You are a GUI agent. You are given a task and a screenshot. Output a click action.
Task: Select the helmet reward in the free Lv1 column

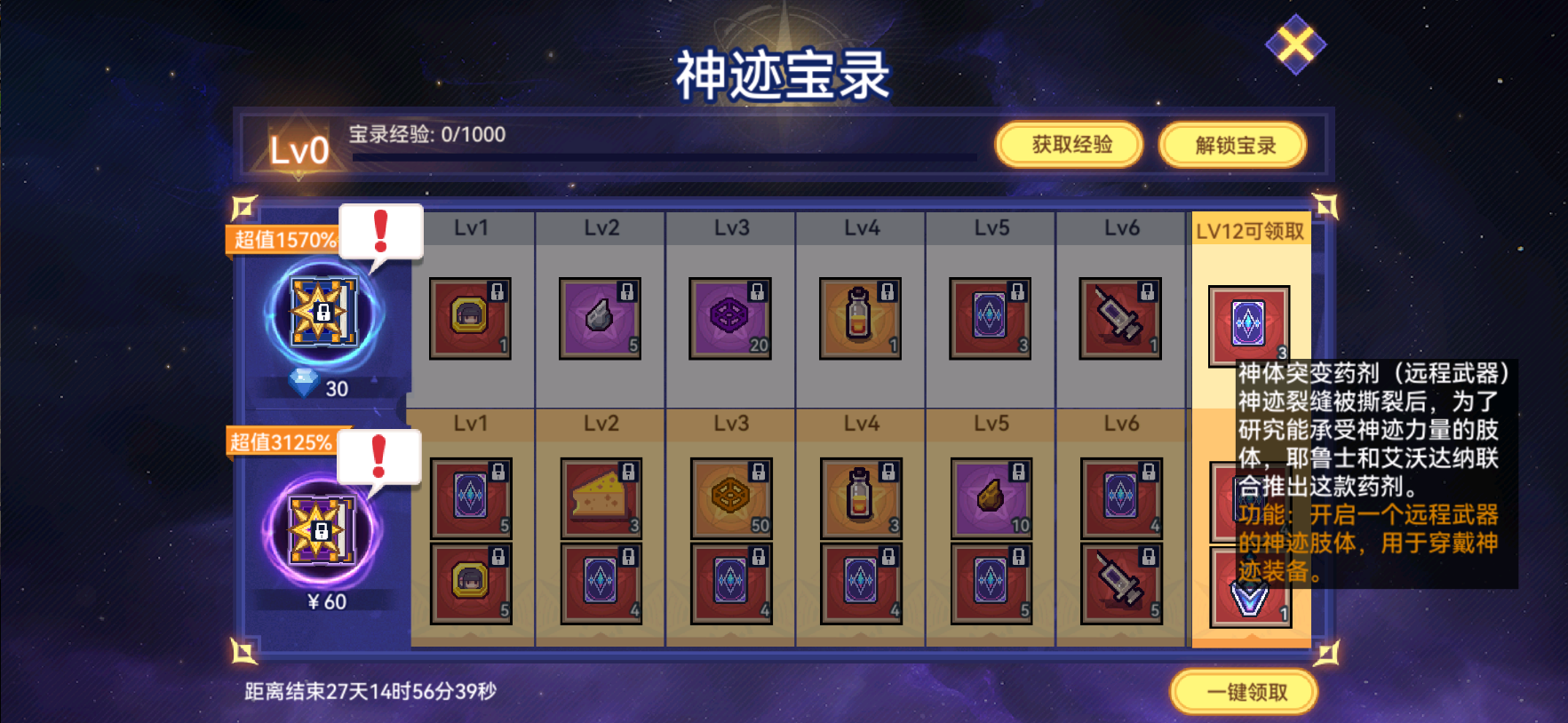(x=470, y=318)
